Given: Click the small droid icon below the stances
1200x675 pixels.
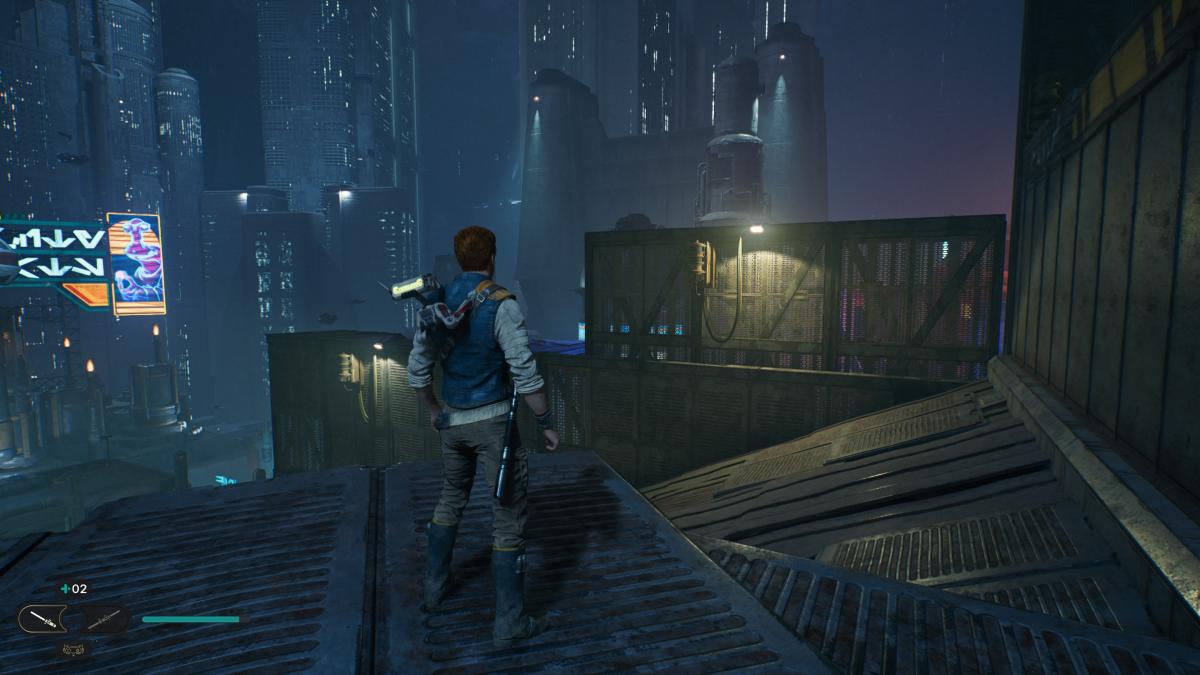Looking at the screenshot, I should point(73,649).
